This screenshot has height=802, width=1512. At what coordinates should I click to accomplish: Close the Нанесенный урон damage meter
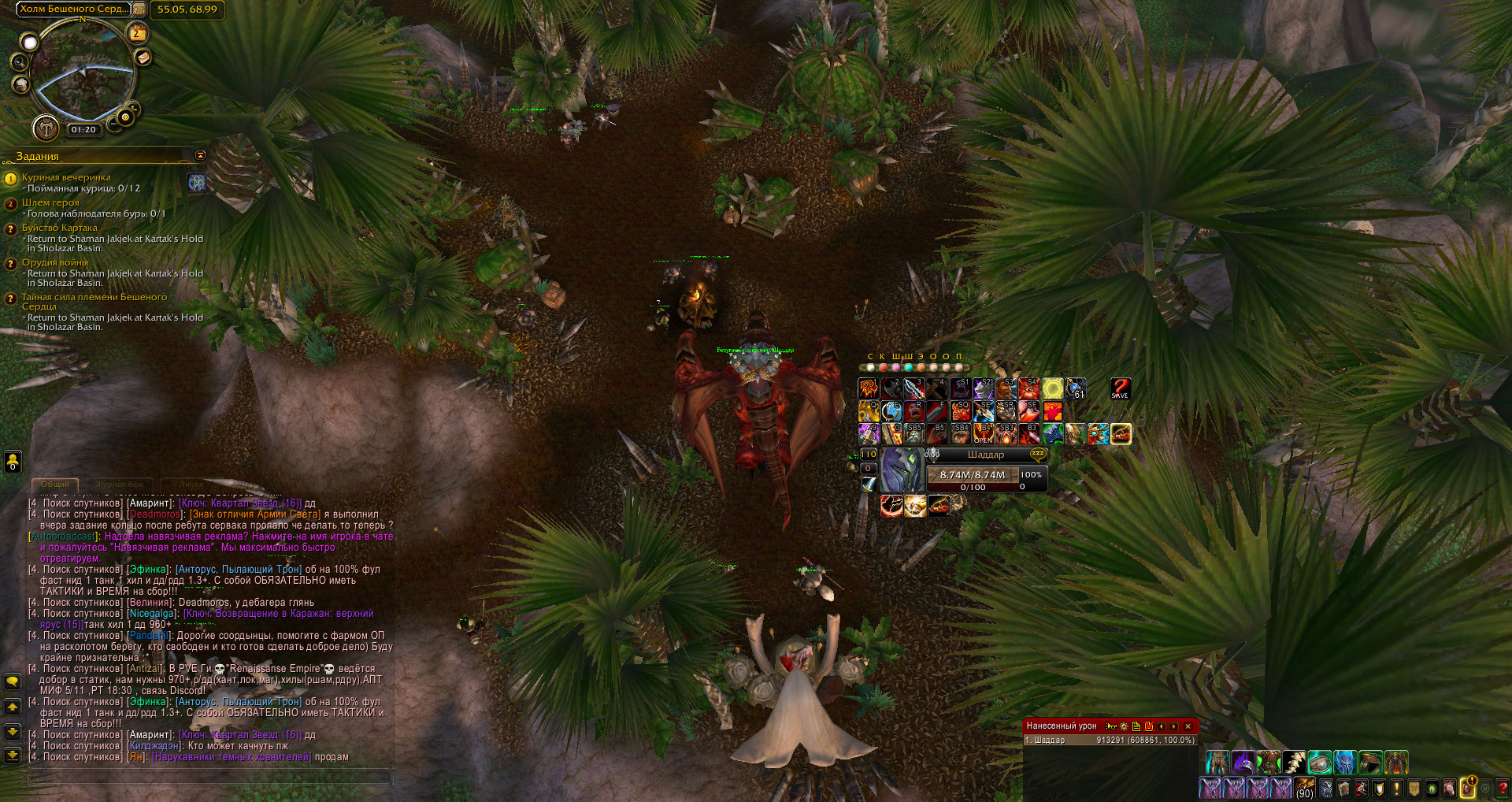(1188, 726)
